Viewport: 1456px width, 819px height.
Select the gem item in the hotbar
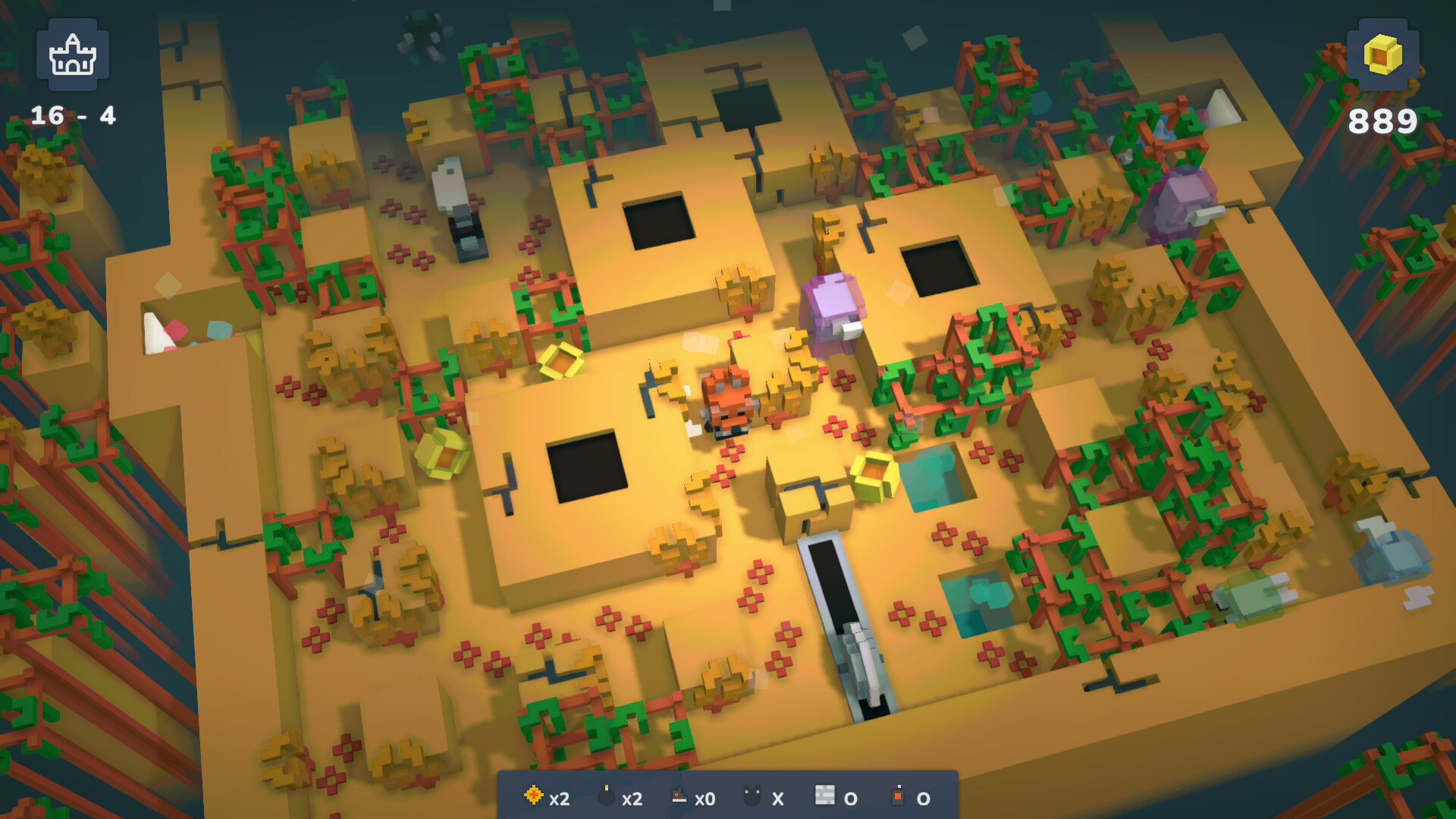coord(535,797)
